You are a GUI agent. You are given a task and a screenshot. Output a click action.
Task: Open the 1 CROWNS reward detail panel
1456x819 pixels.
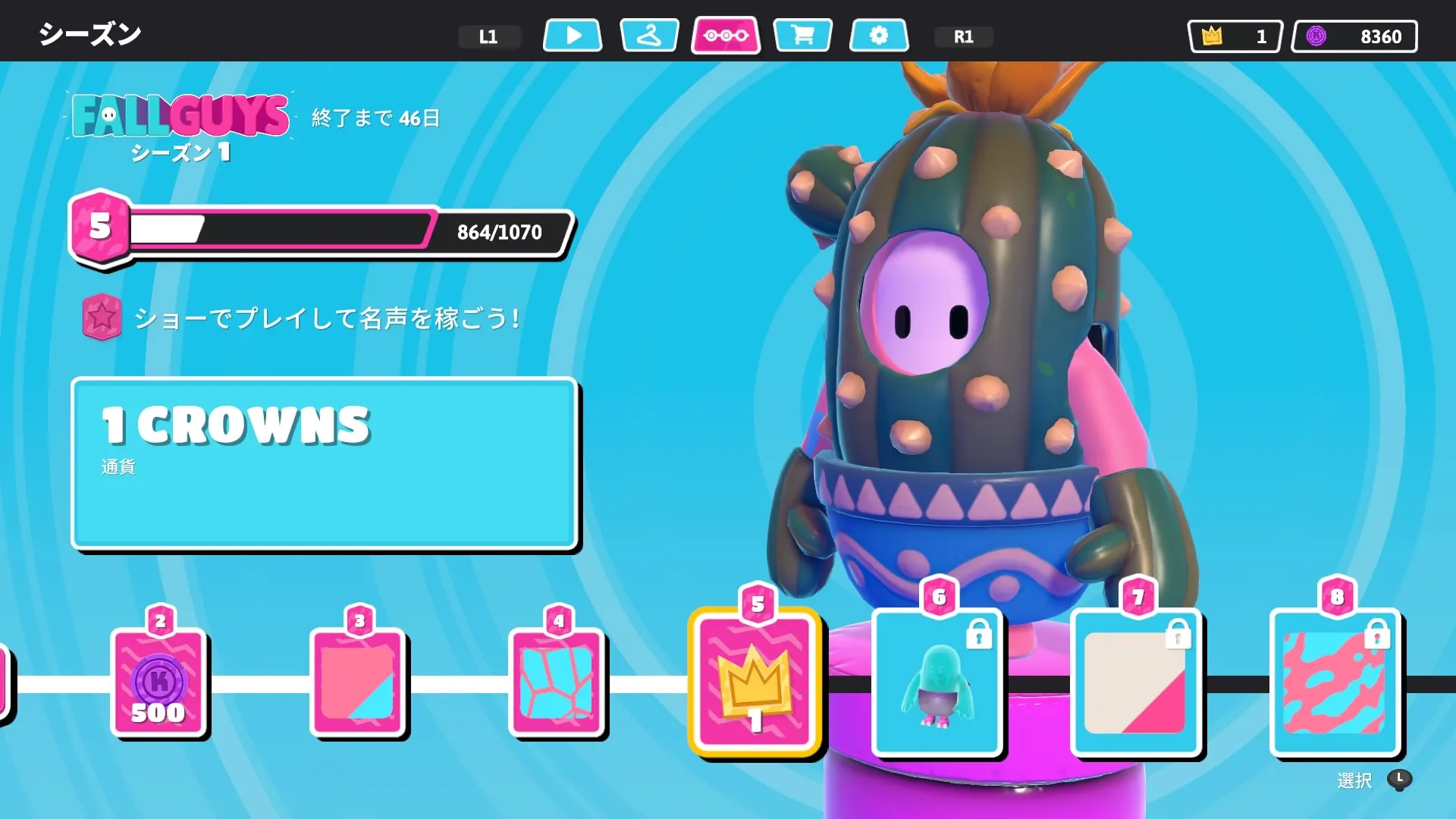325,461
